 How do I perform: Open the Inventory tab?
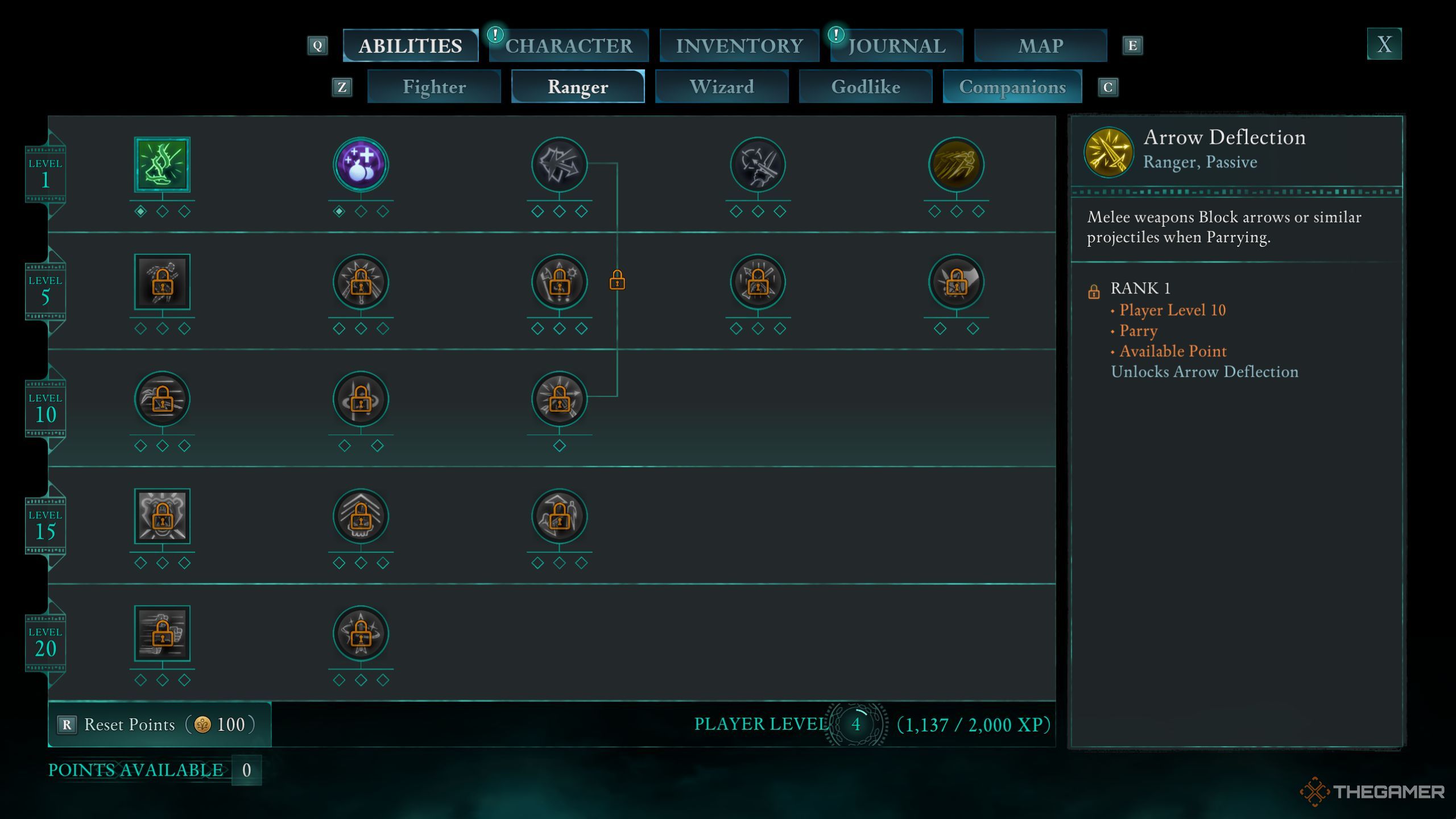[739, 45]
